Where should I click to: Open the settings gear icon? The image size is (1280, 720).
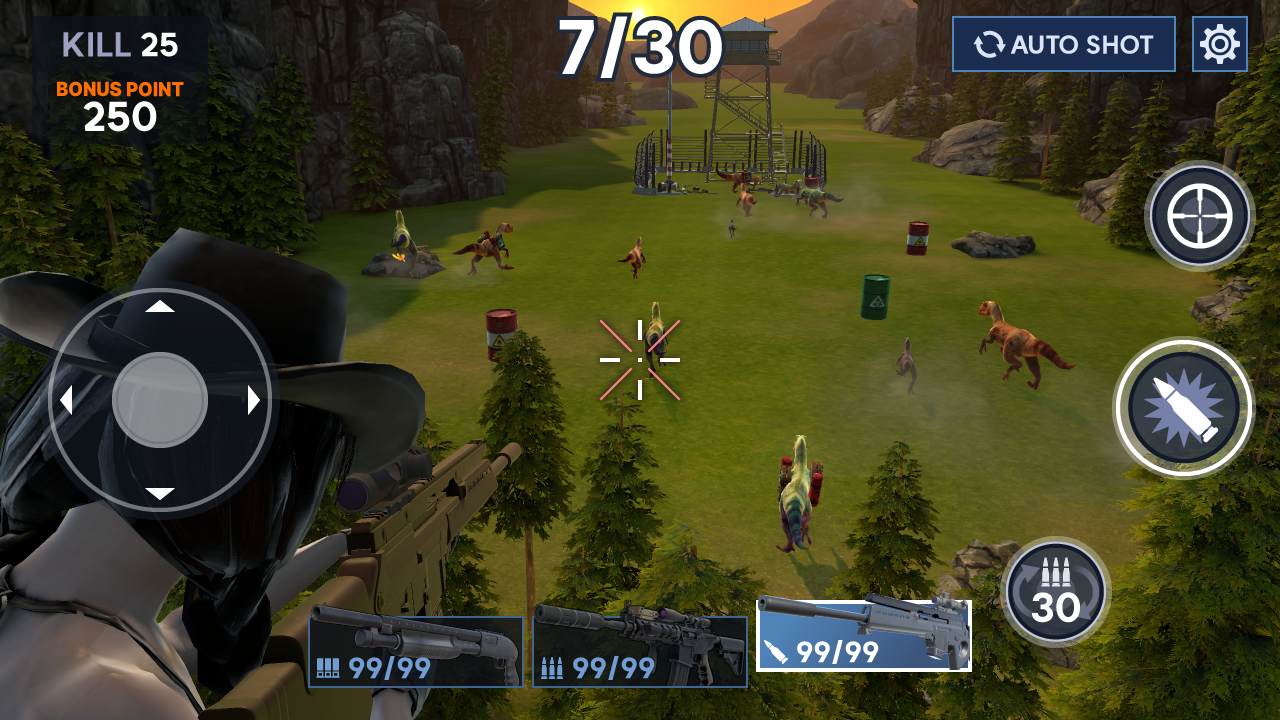click(1221, 43)
